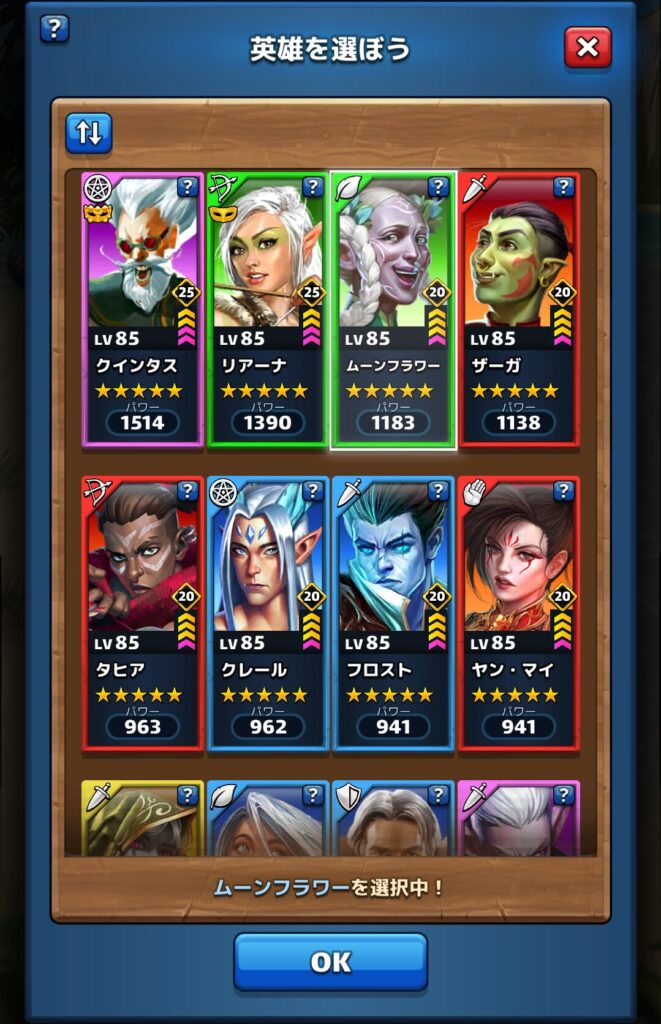Screen dimensions: 661x1024
Task: Toggle hero sort order with arrows button
Action: tap(89, 134)
